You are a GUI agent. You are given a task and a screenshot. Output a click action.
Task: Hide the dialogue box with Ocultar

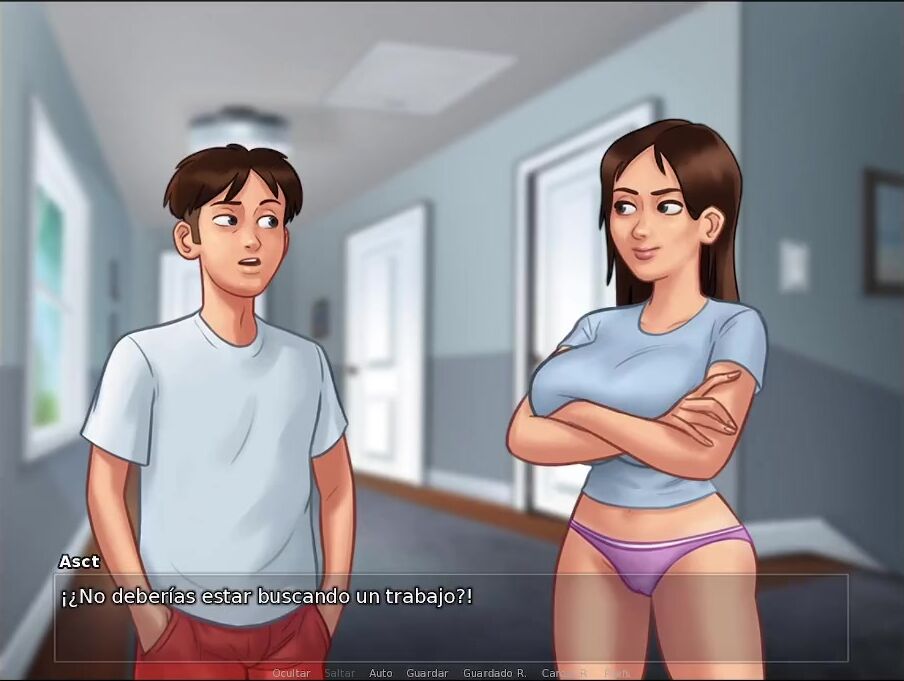(291, 673)
